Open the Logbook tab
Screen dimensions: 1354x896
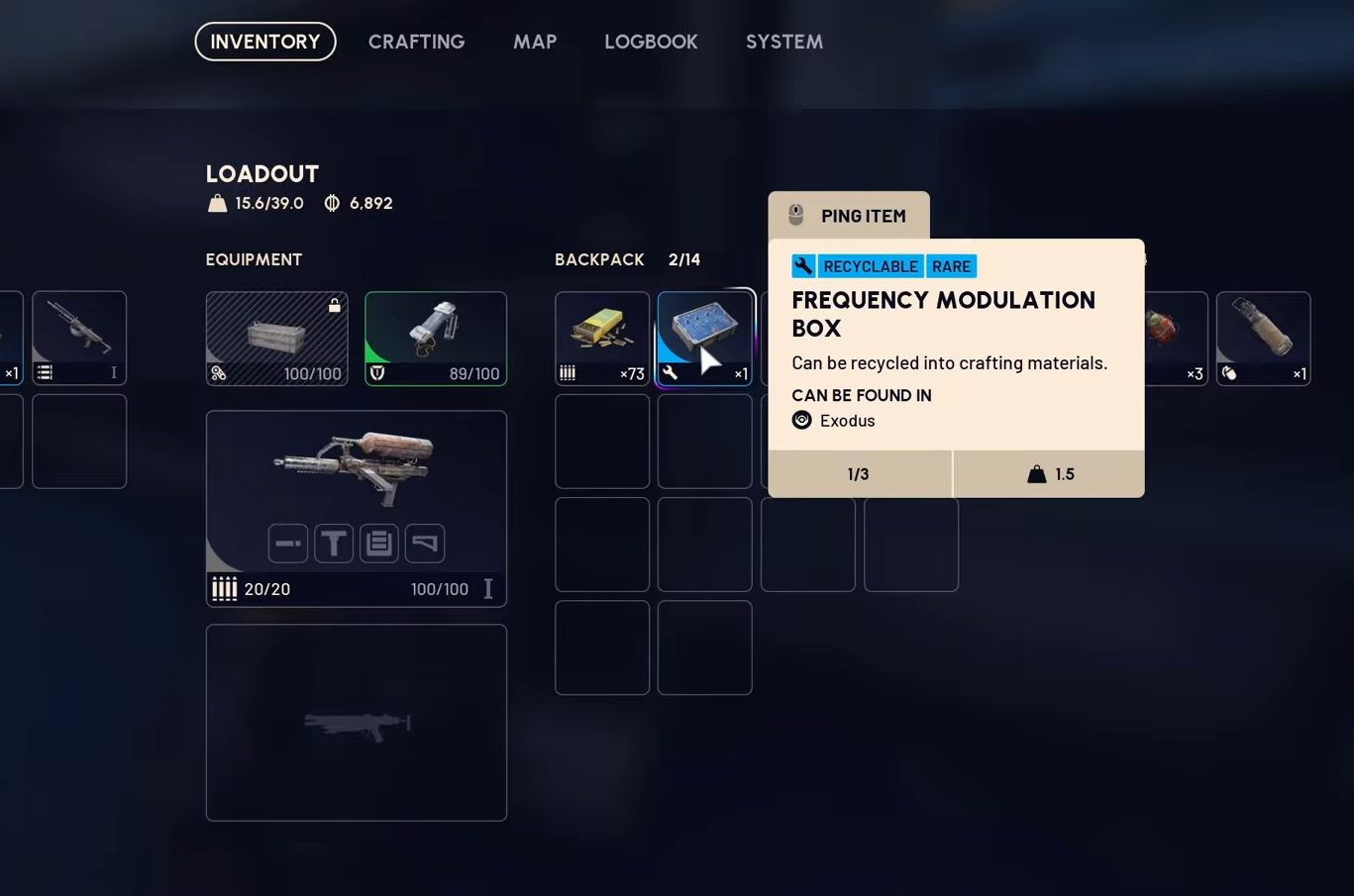pyautogui.click(x=651, y=42)
